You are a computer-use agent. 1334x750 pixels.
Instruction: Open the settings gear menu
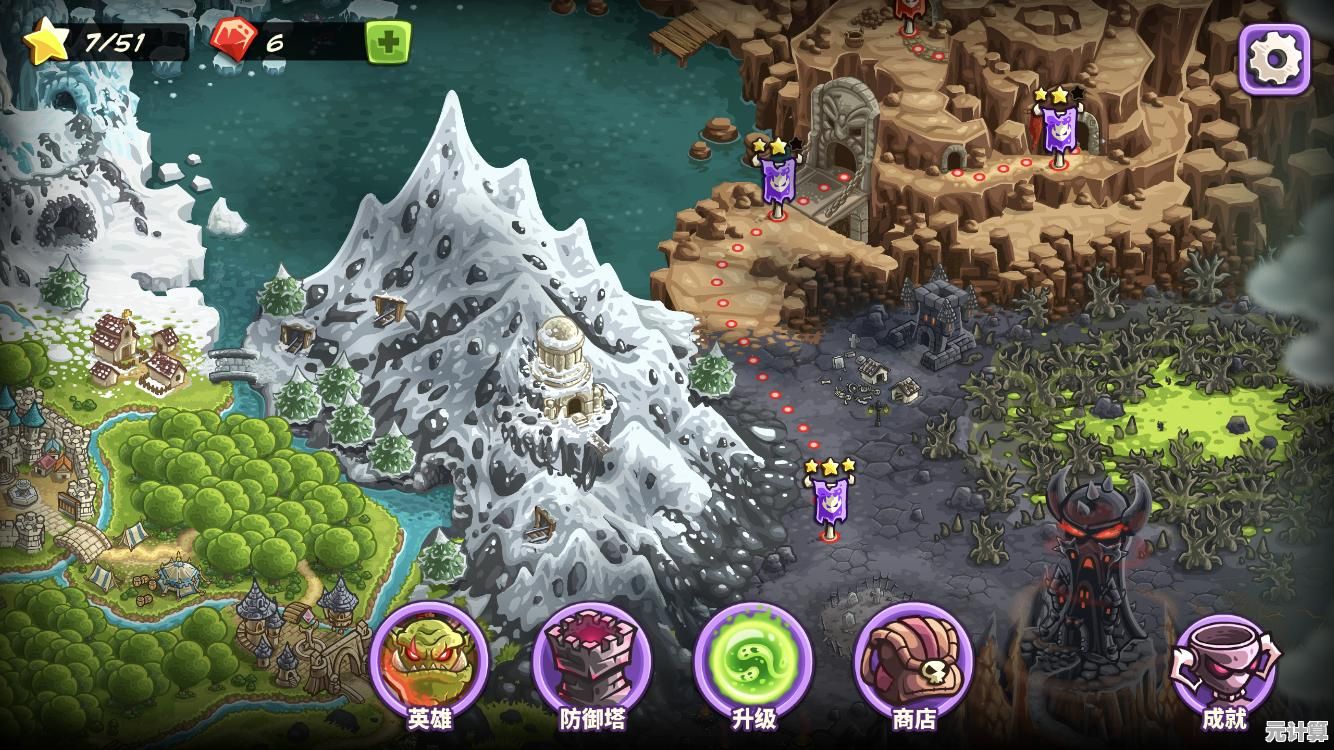[1274, 59]
